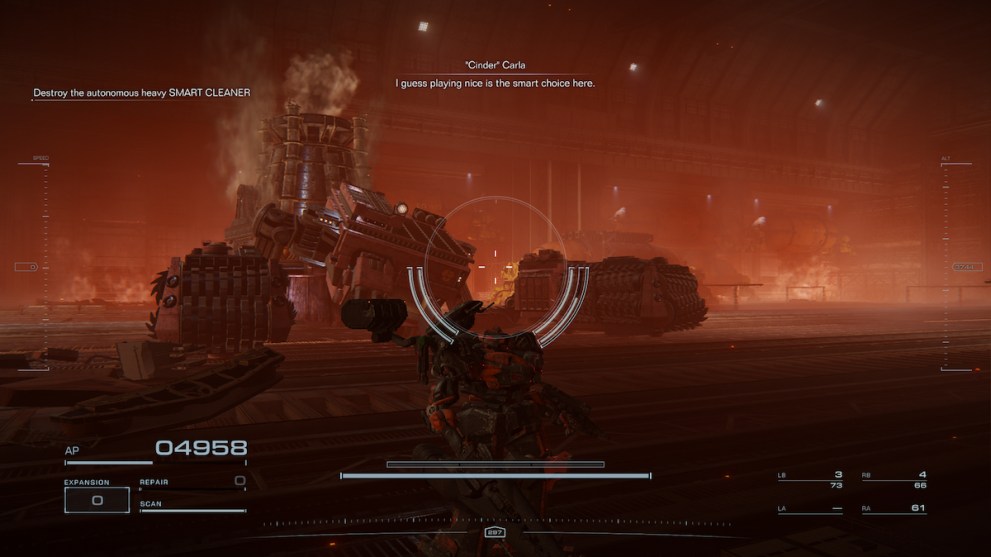Image resolution: width=991 pixels, height=557 pixels.
Task: Select the RB shoulder weapon slot
Action: [x=894, y=479]
